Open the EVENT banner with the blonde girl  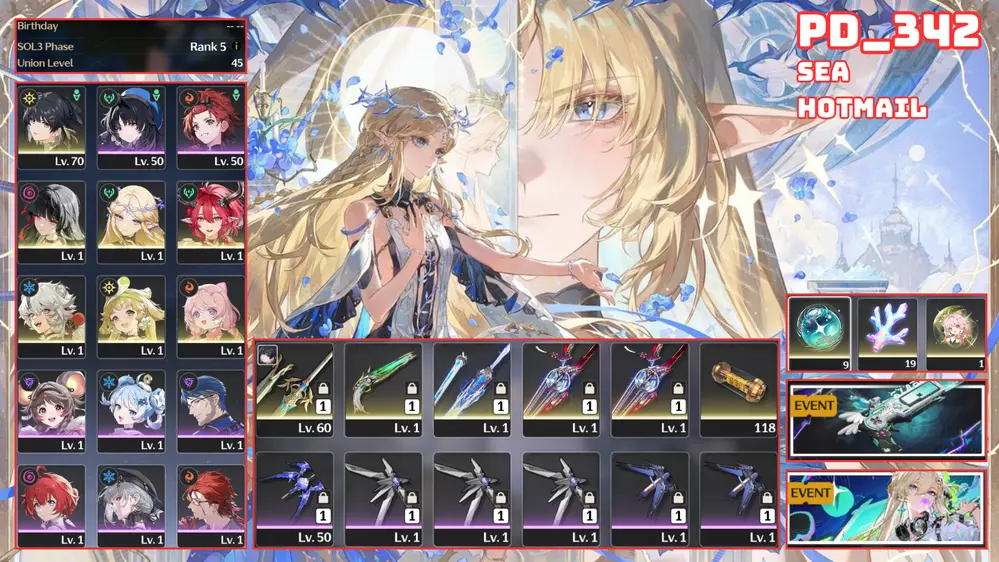[x=886, y=508]
